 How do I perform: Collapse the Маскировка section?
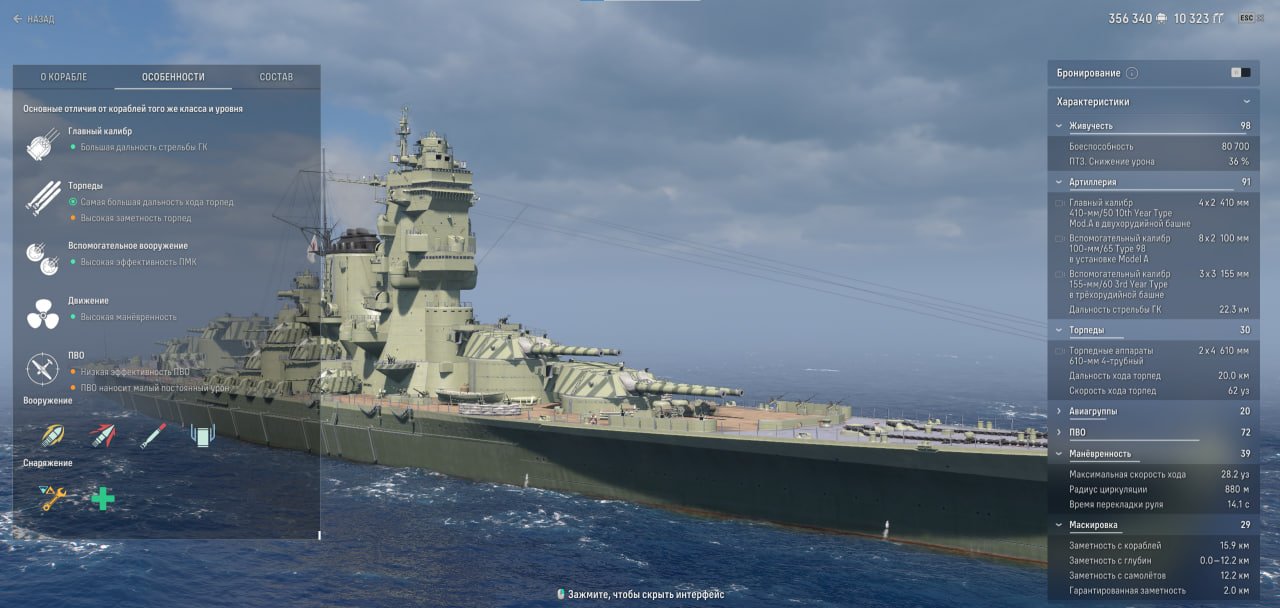1060,525
